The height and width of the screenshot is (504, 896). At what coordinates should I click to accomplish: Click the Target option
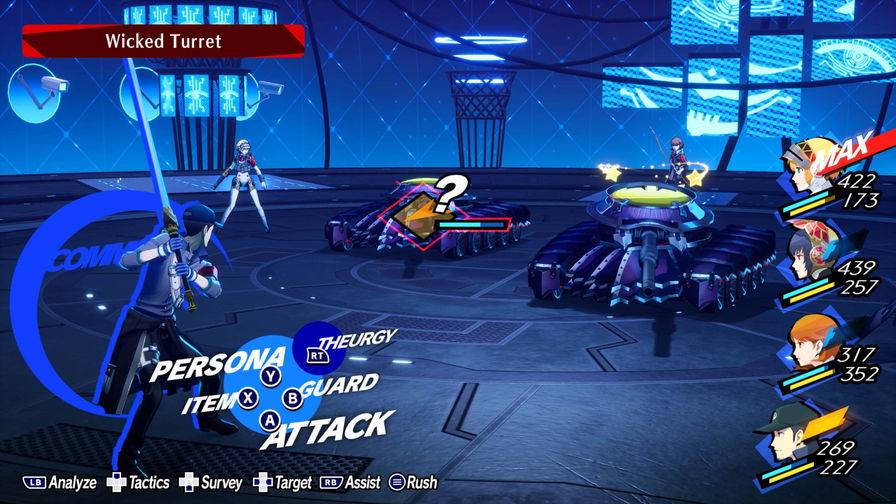[x=283, y=483]
